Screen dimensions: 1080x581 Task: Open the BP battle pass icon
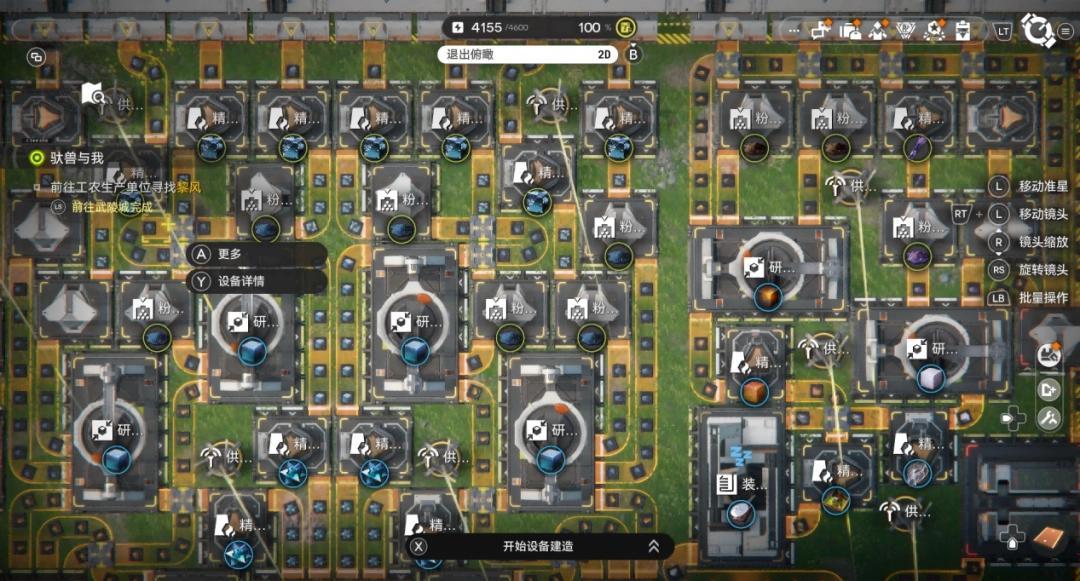pos(908,29)
